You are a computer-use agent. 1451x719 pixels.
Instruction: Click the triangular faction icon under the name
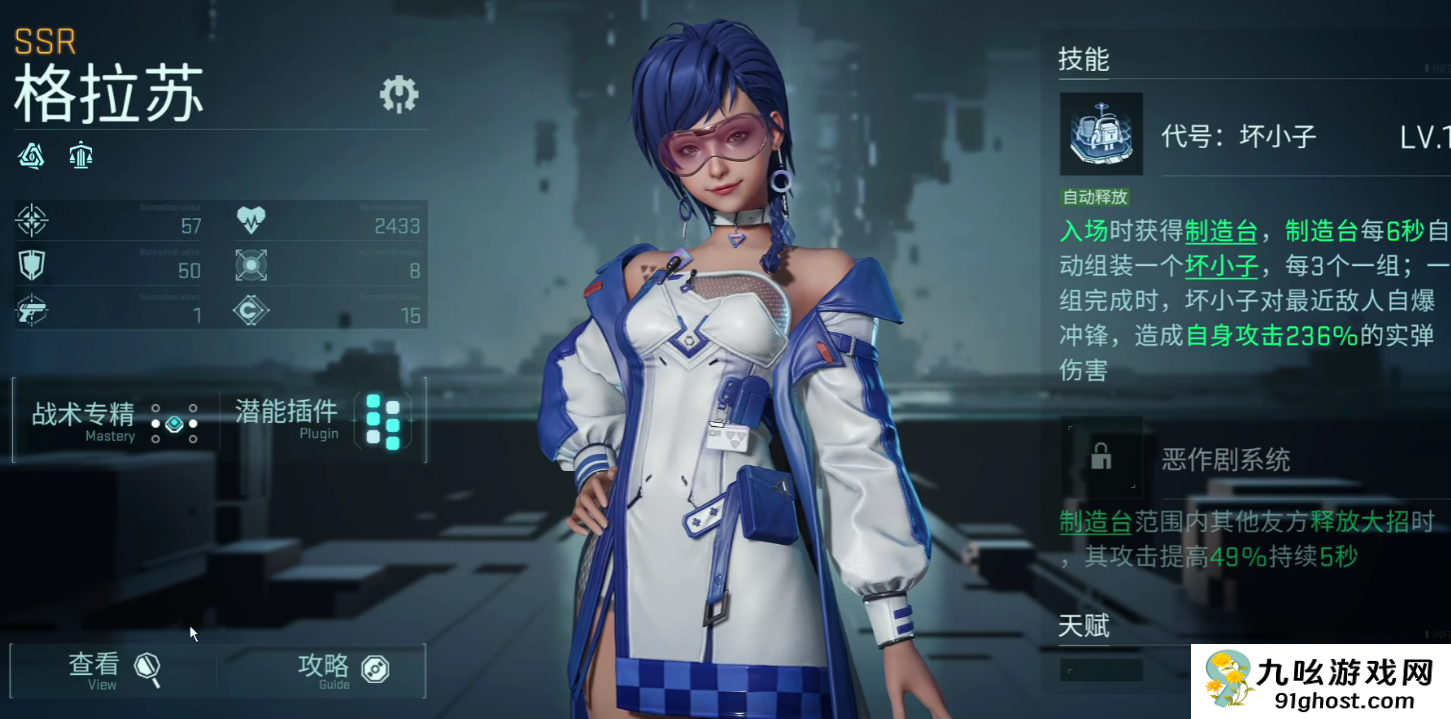[x=32, y=155]
